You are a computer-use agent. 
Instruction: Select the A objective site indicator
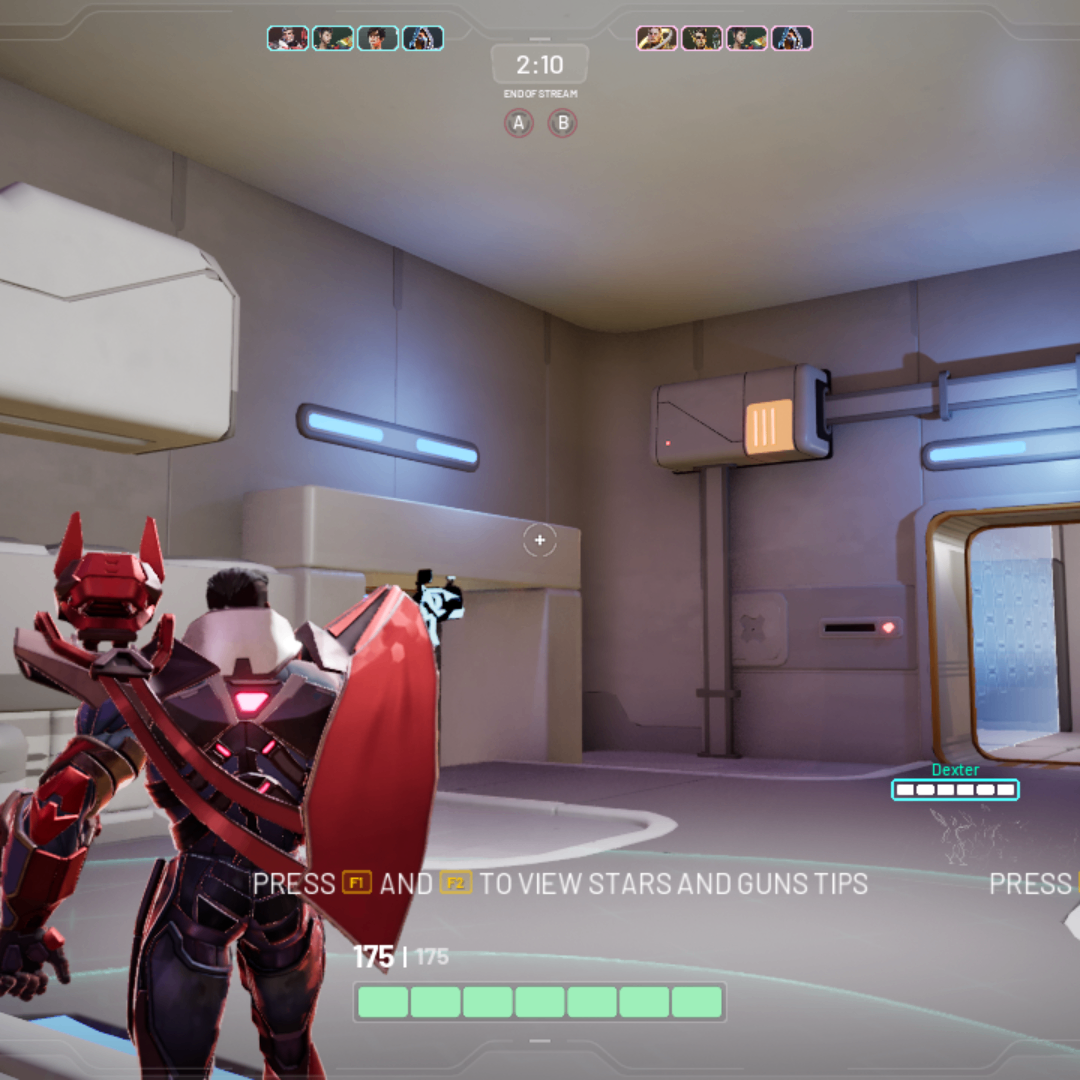tap(518, 123)
